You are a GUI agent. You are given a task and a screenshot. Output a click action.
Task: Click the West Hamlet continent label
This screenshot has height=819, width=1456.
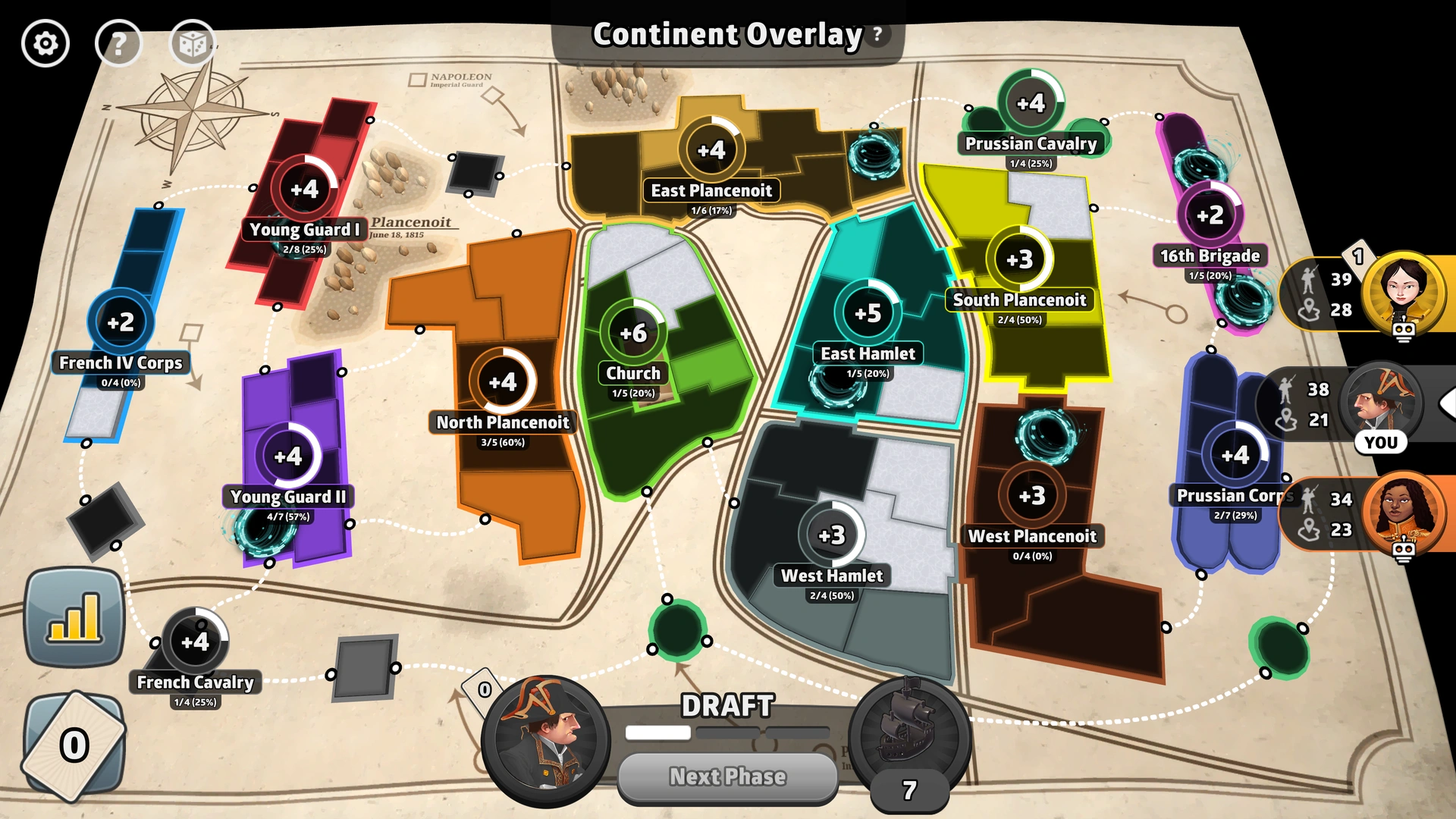coord(832,576)
